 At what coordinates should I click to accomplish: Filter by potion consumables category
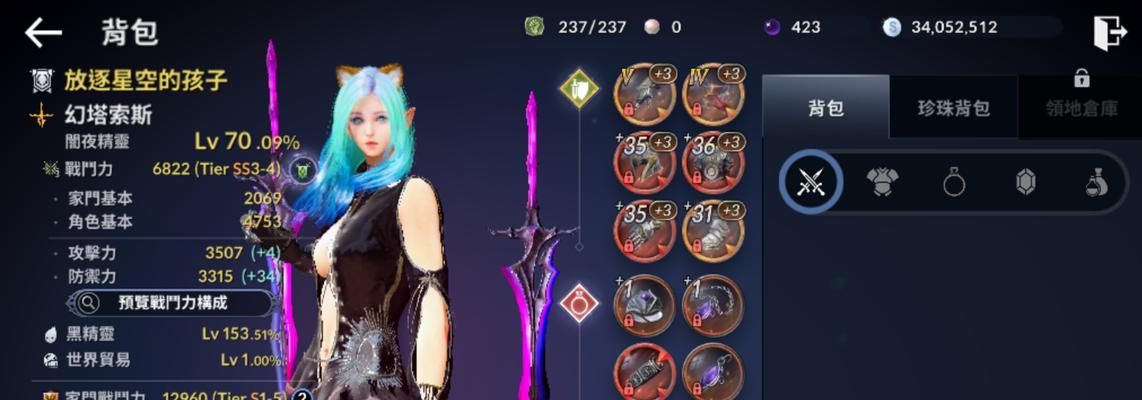(1097, 182)
